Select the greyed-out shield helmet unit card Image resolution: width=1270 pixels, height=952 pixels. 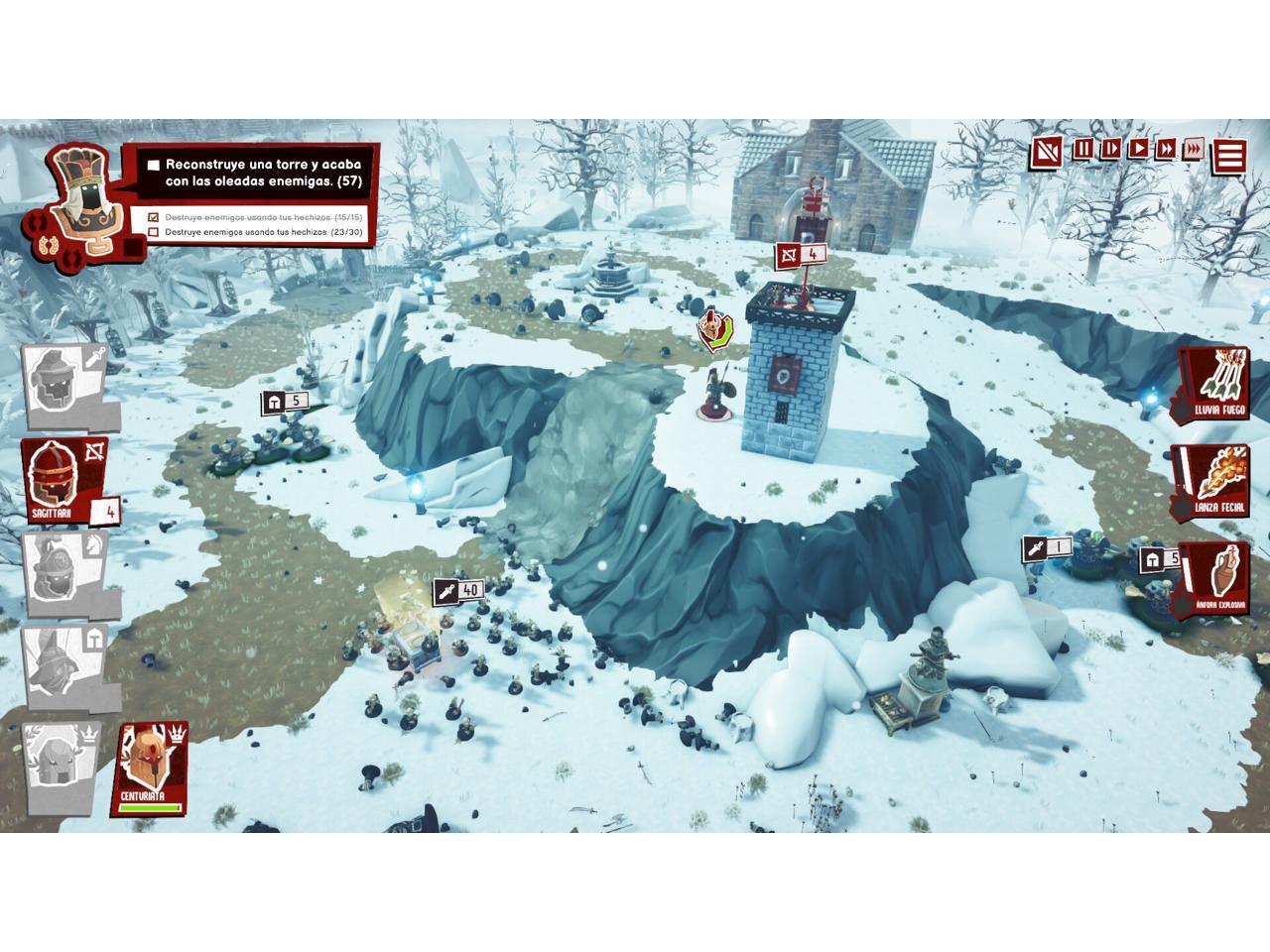click(x=62, y=666)
